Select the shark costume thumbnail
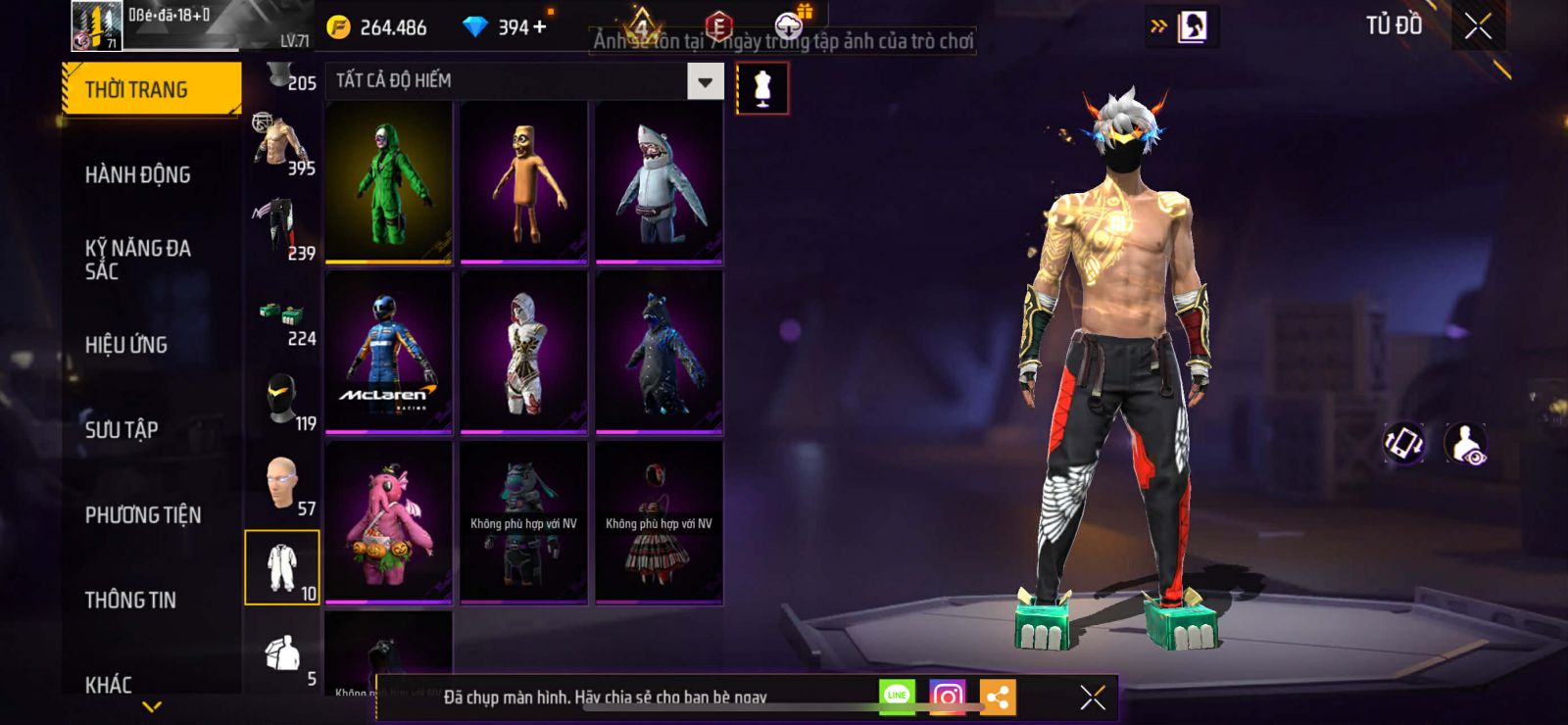The image size is (1568, 725). (659, 182)
